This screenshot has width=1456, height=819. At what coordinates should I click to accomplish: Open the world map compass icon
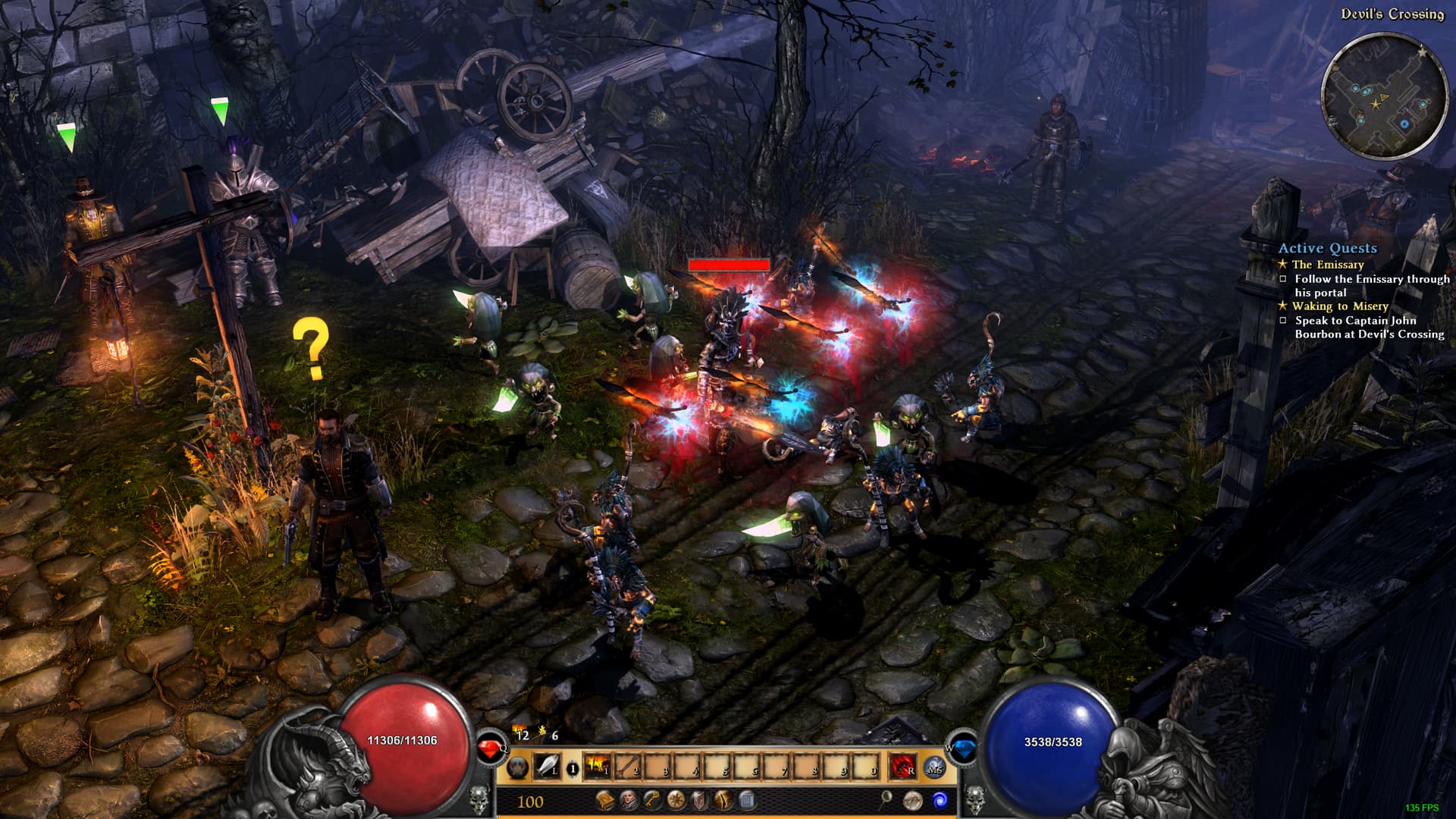tap(913, 800)
